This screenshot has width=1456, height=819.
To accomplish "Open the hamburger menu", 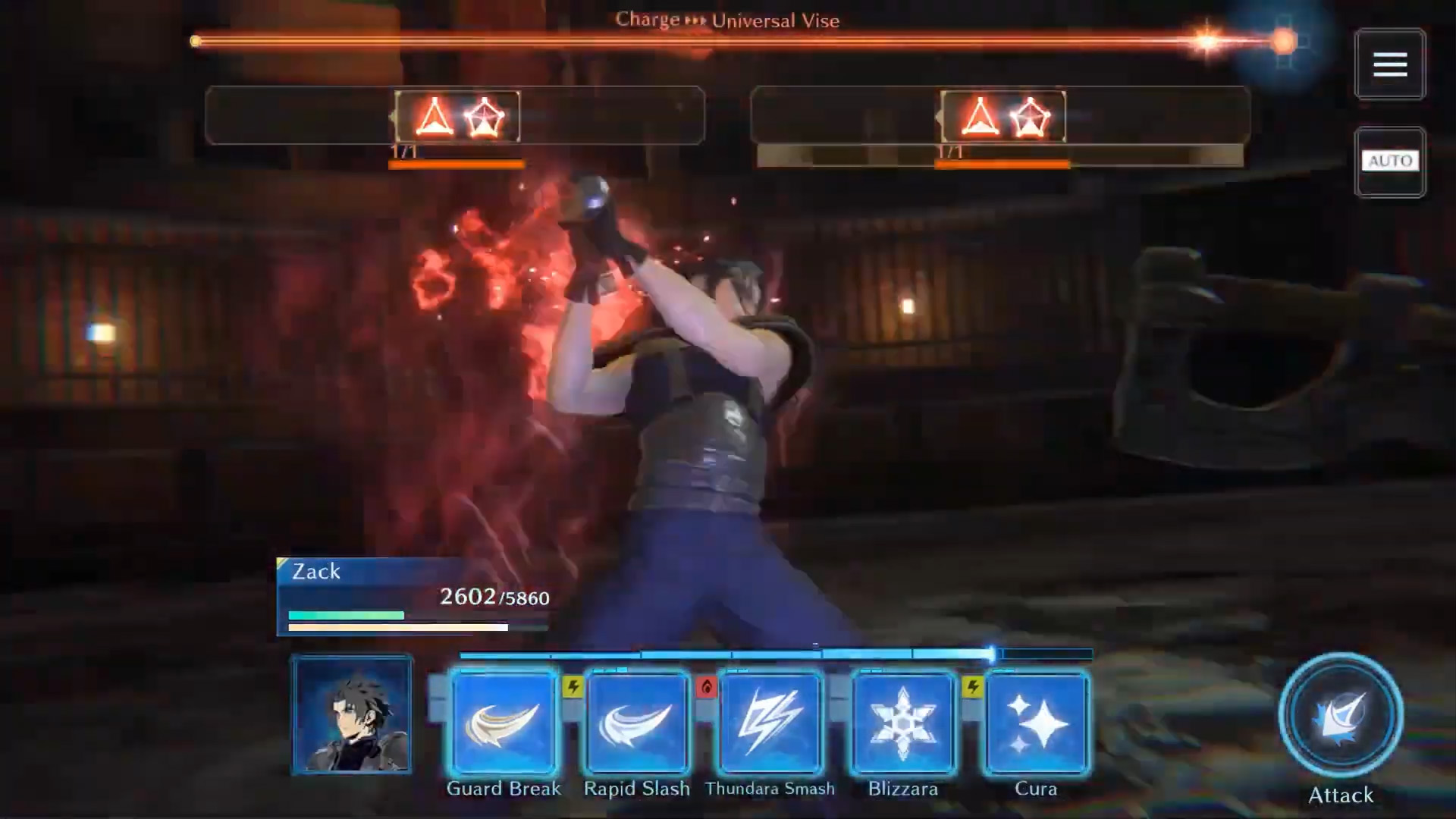I will [1390, 64].
